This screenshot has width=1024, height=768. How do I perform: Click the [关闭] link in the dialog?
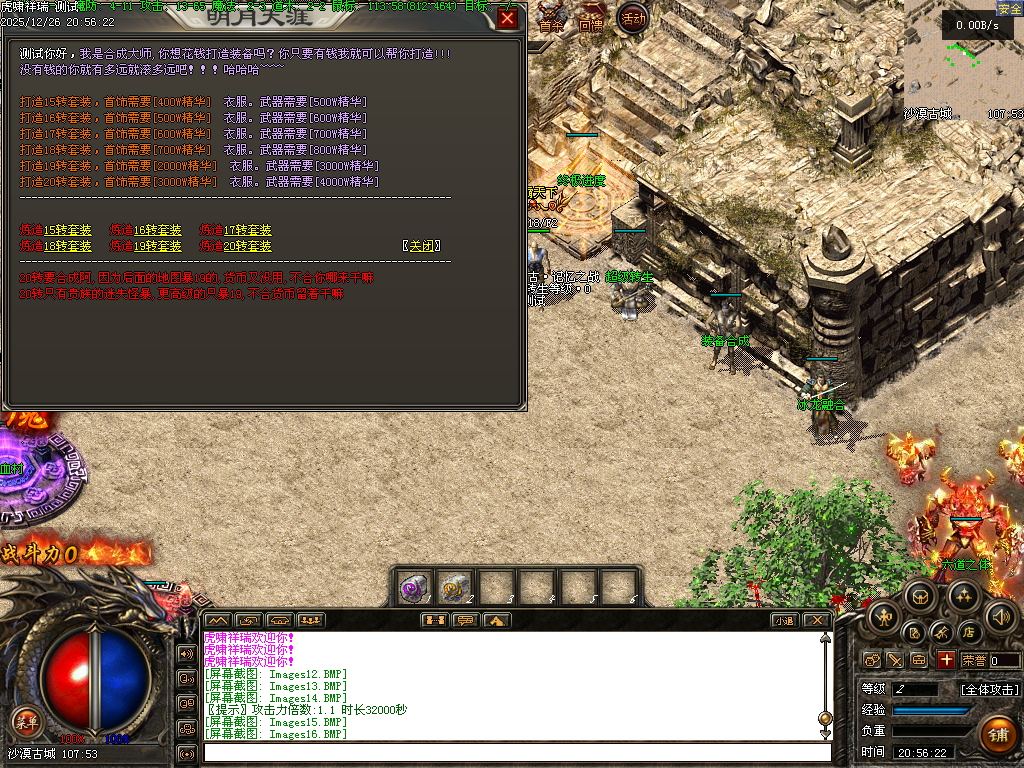421,246
